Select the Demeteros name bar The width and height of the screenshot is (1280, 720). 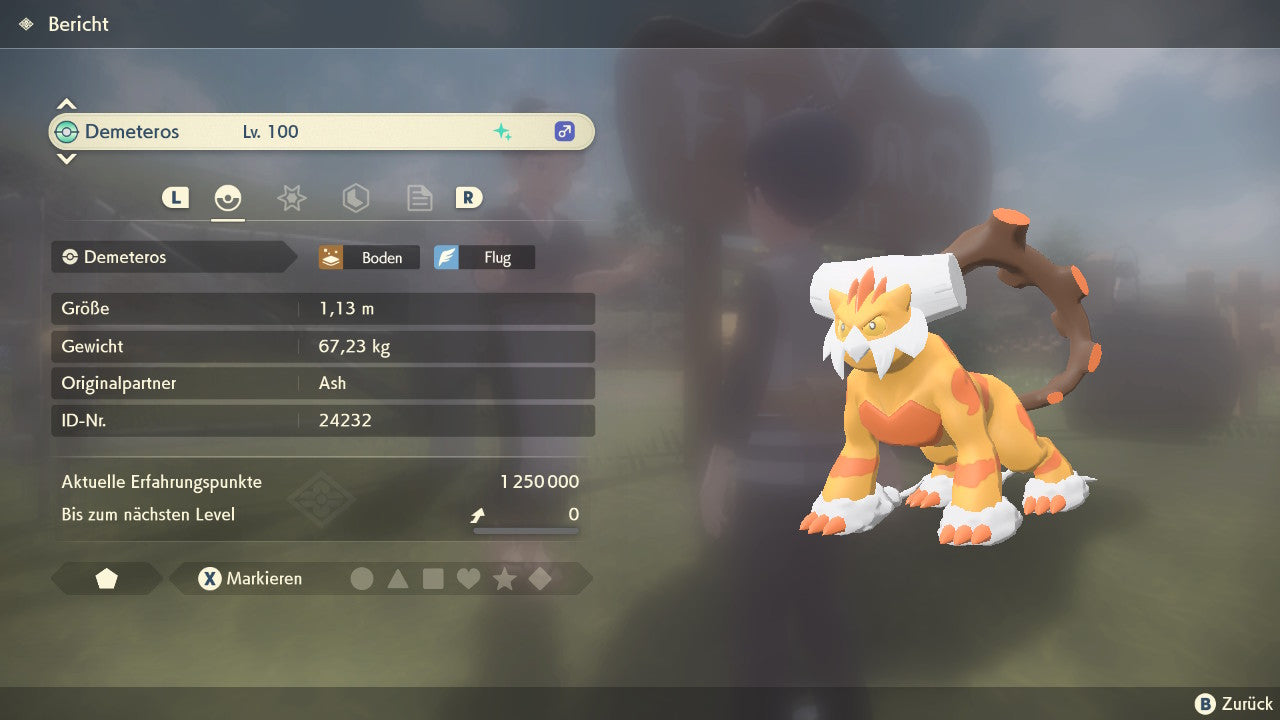(320, 131)
